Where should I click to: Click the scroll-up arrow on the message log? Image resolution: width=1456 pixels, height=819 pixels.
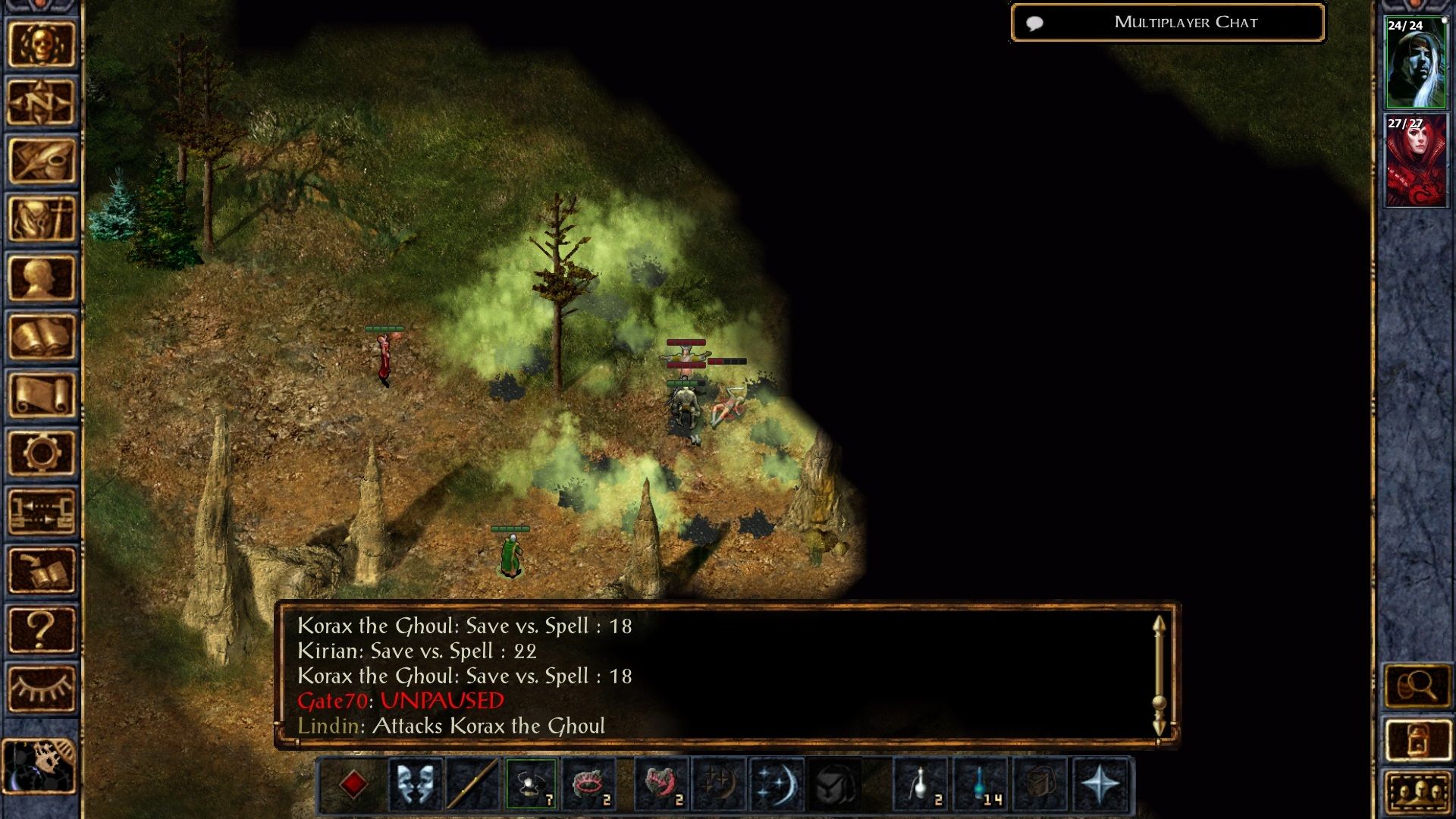[x=1158, y=626]
